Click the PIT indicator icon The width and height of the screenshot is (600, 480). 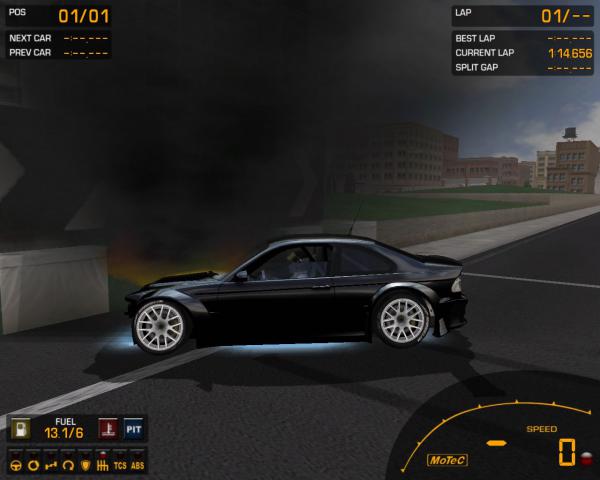click(133, 430)
